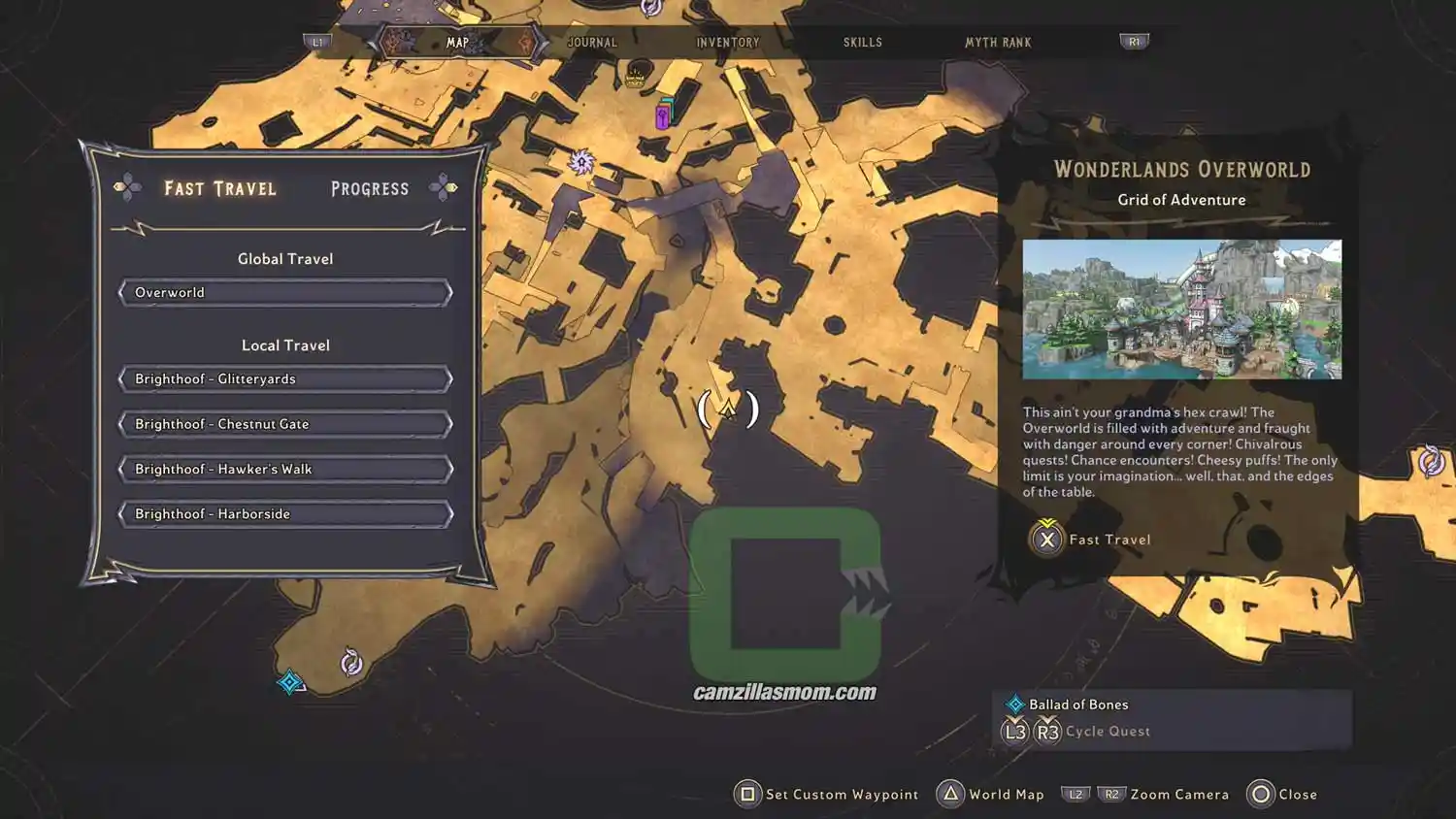Select Brighthoof - Chestnut Gate destination
Screen dimensions: 1456x819
pyautogui.click(x=285, y=424)
